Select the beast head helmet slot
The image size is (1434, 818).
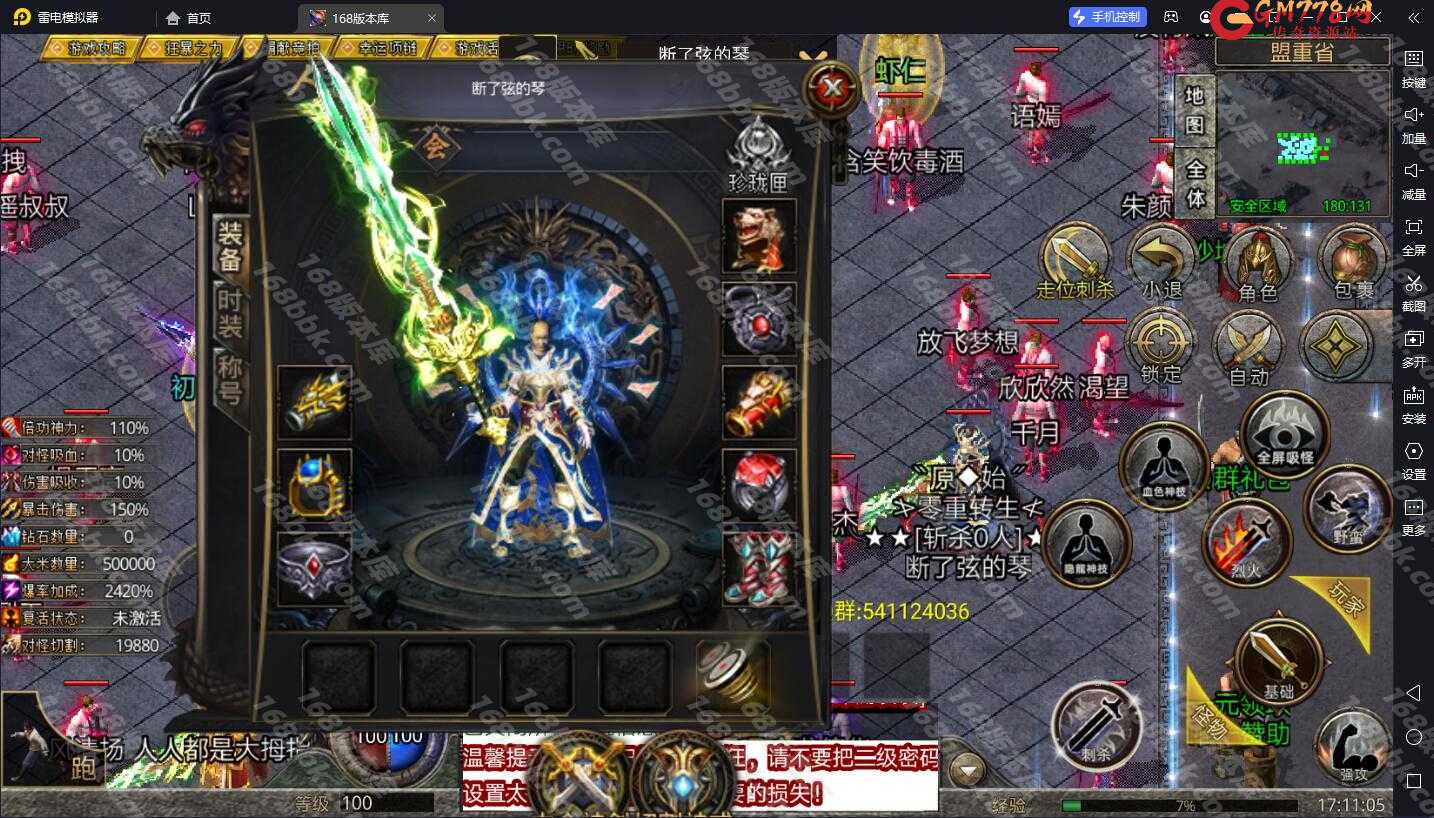(759, 236)
